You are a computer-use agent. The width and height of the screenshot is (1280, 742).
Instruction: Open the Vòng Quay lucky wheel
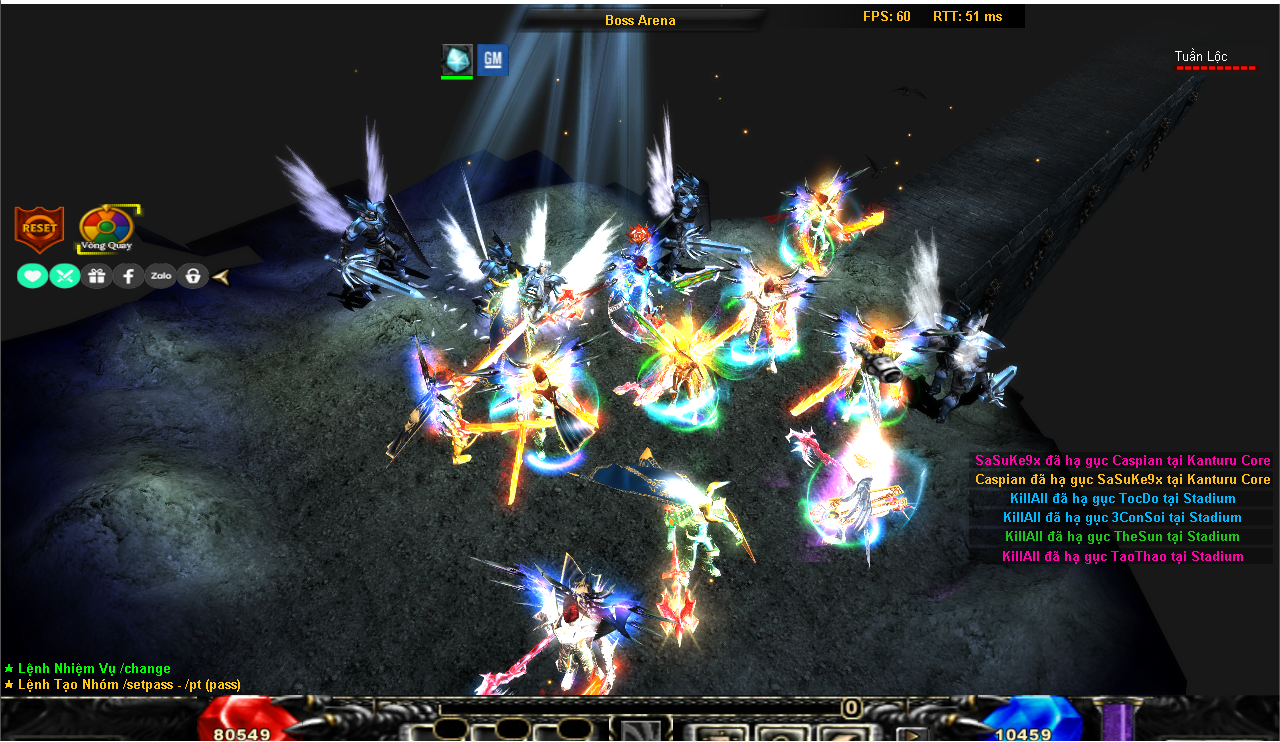[x=106, y=228]
